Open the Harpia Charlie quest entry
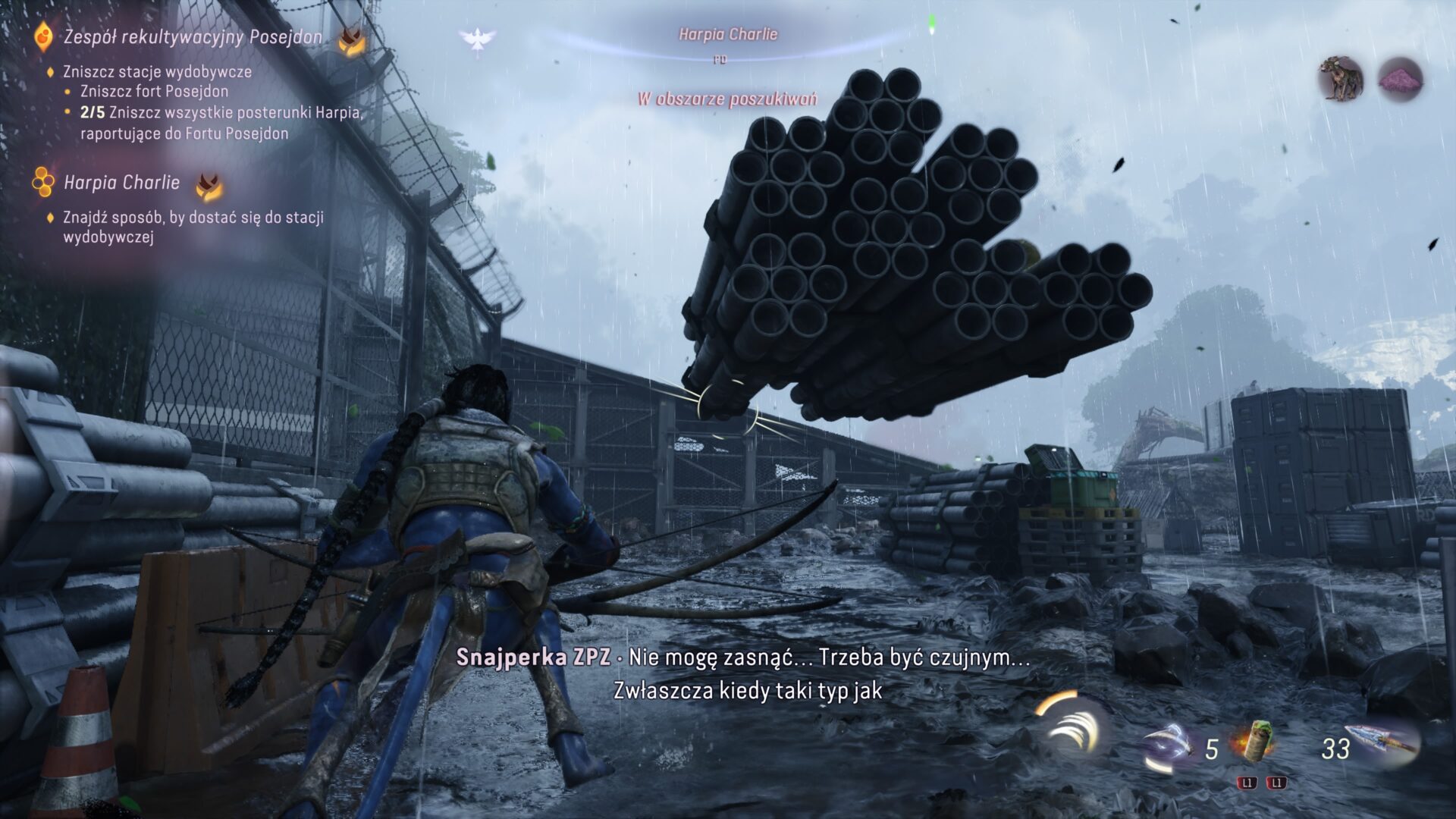The height and width of the screenshot is (819, 1456). point(121,182)
